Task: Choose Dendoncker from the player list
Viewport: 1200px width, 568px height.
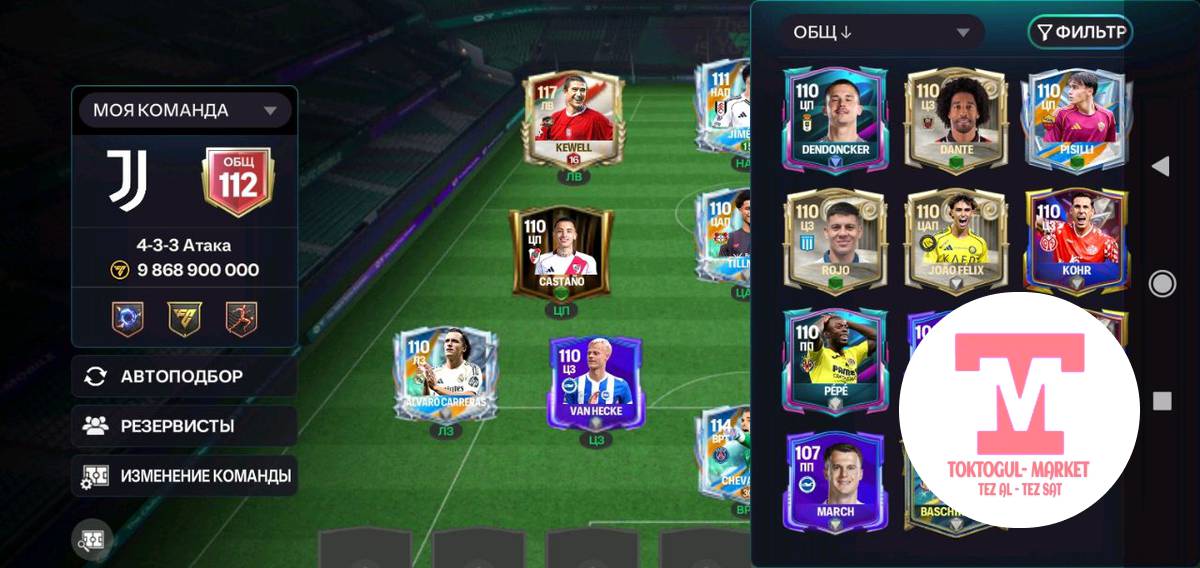Action: coord(834,116)
